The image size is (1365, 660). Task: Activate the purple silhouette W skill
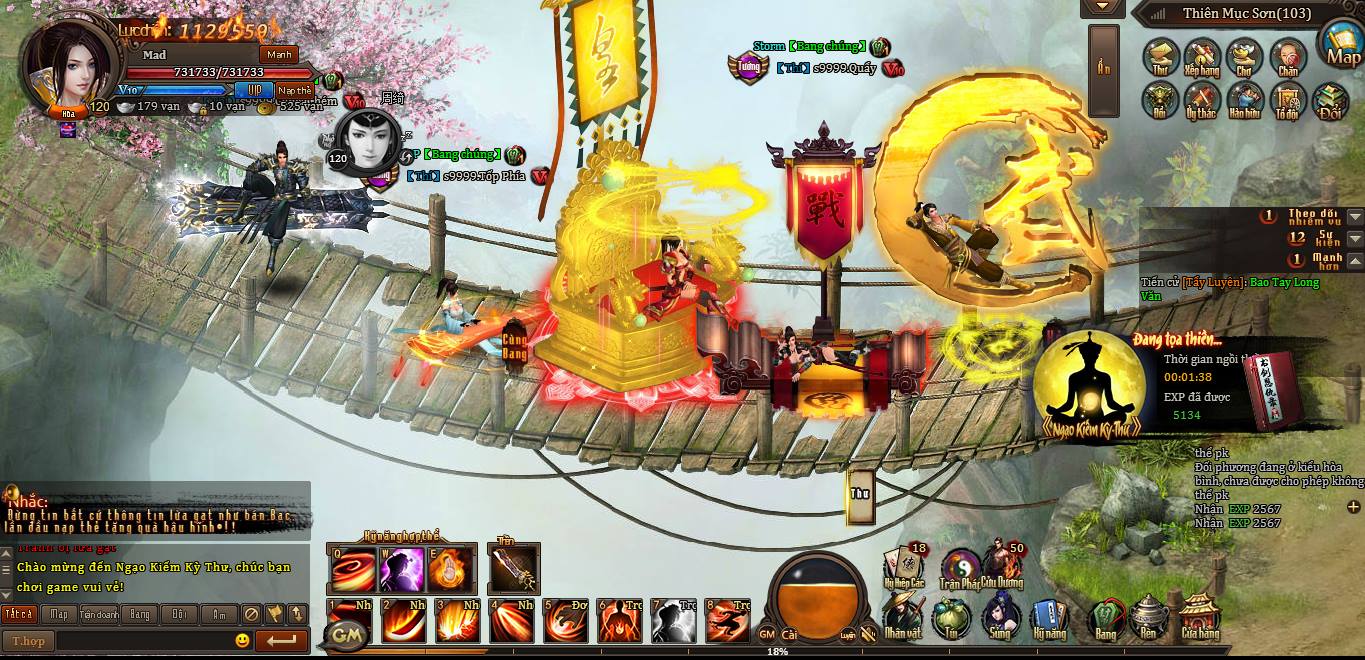(402, 571)
